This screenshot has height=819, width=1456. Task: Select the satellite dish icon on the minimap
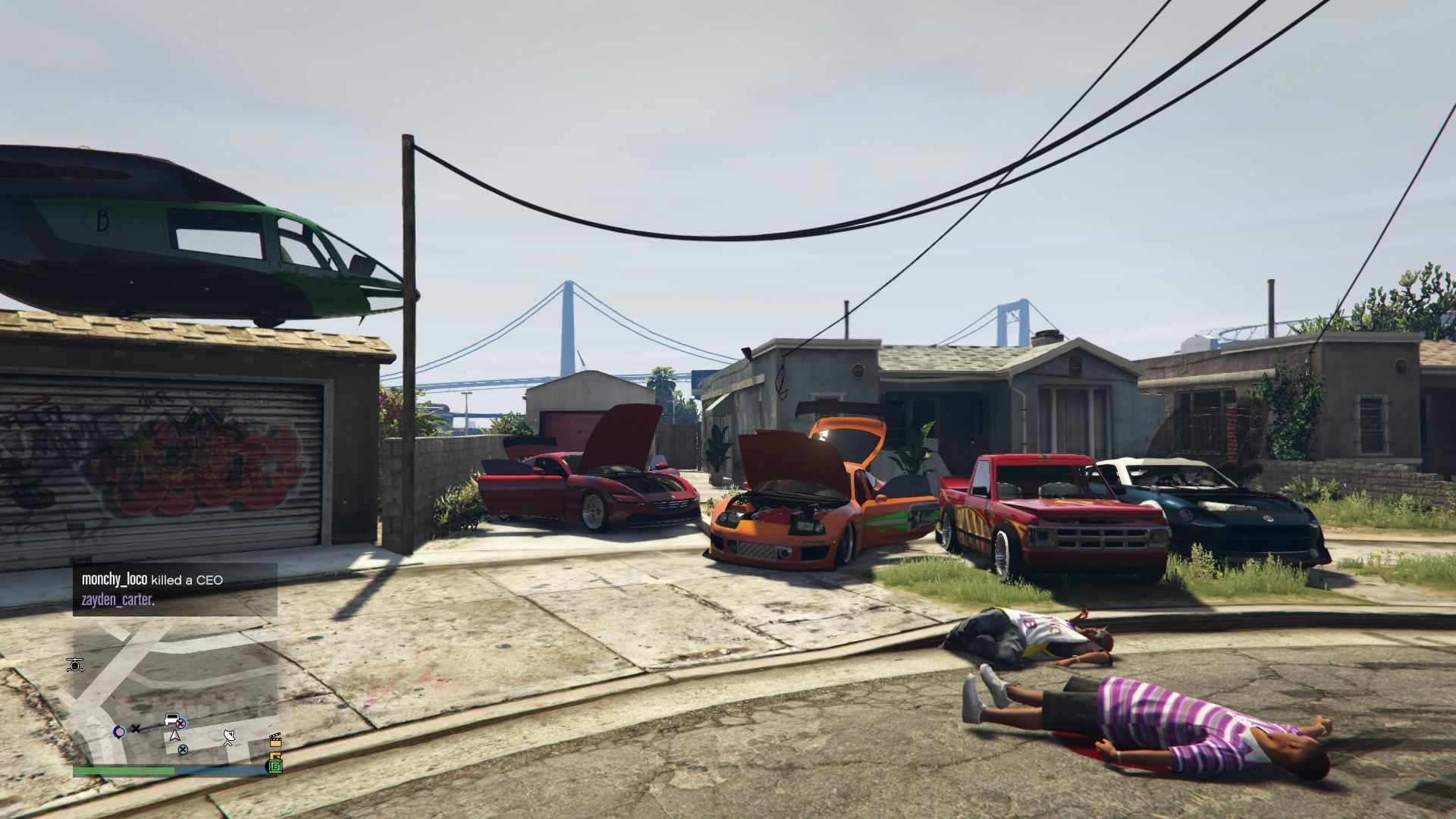point(229,737)
